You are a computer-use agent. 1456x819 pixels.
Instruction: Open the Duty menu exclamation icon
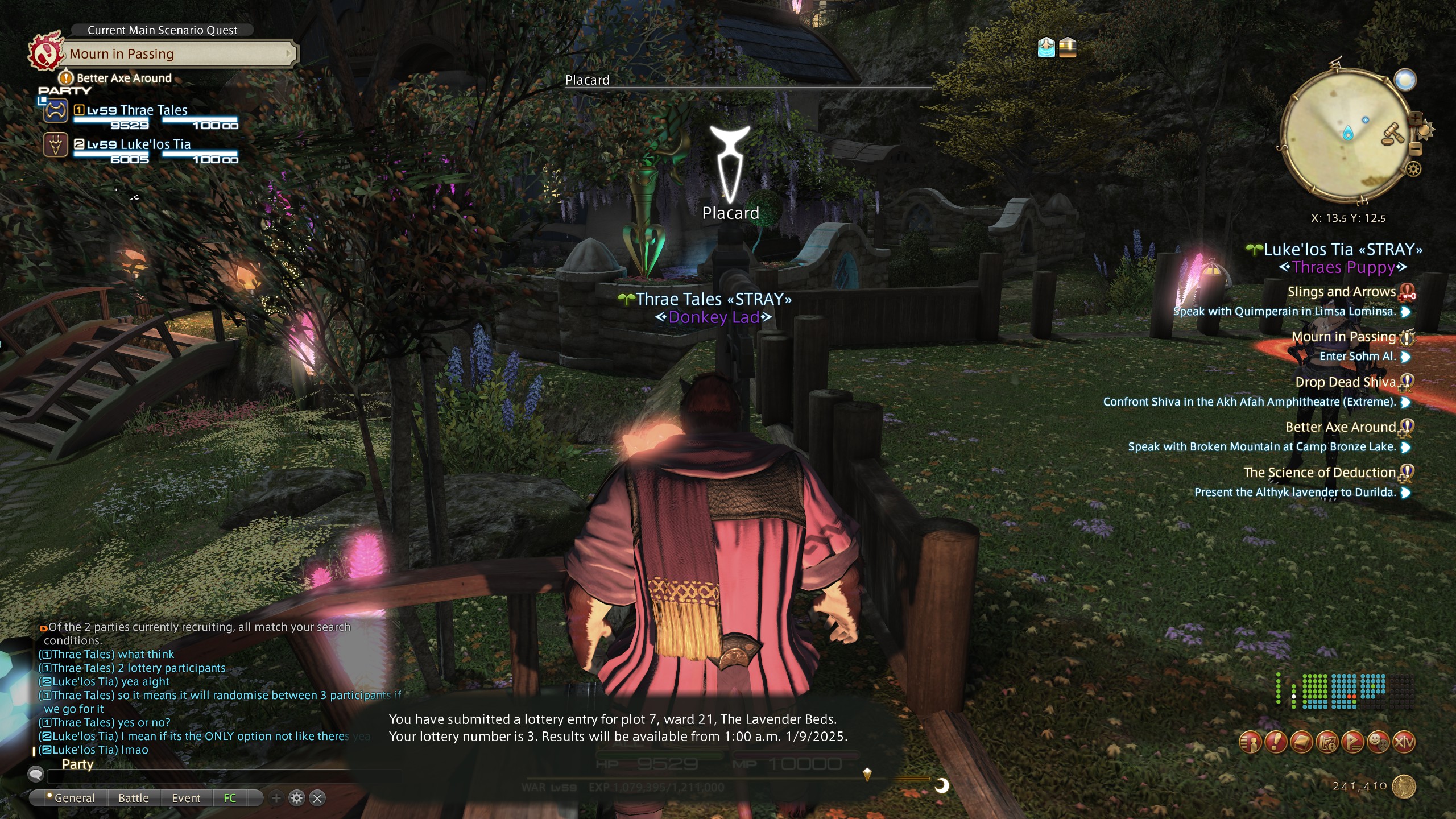pos(1276,742)
